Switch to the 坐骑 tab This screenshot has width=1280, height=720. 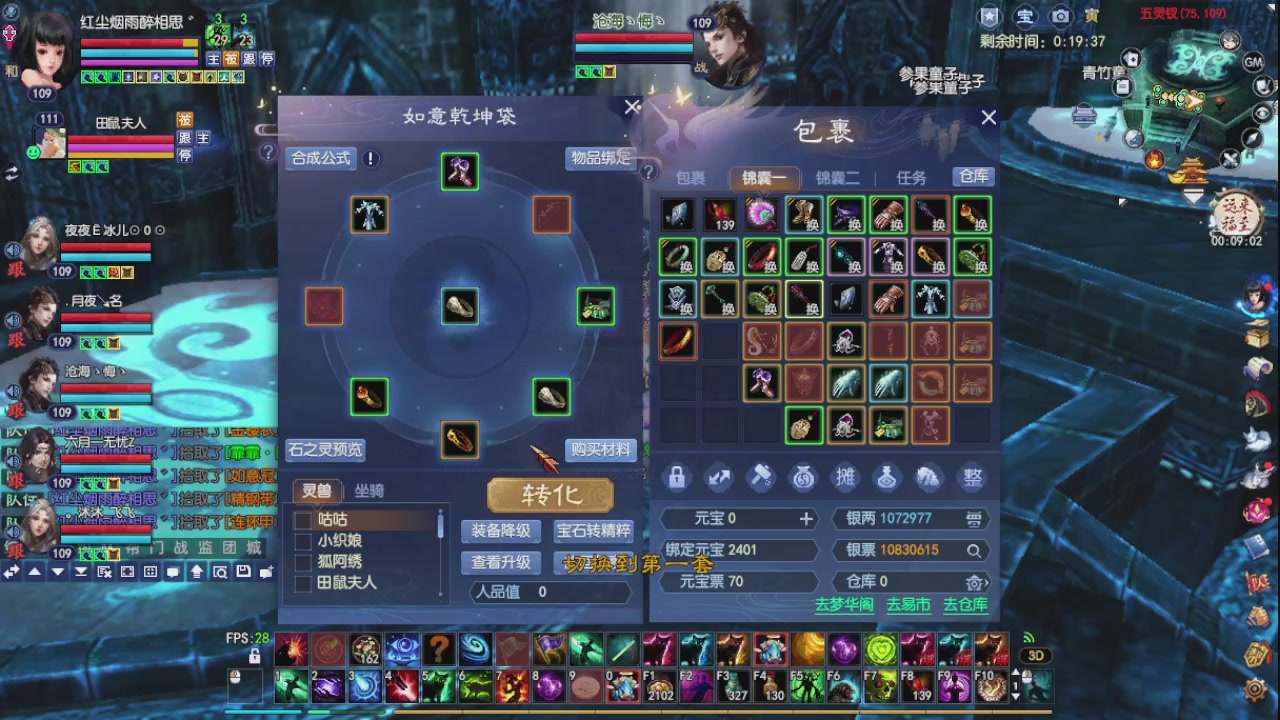click(x=368, y=491)
